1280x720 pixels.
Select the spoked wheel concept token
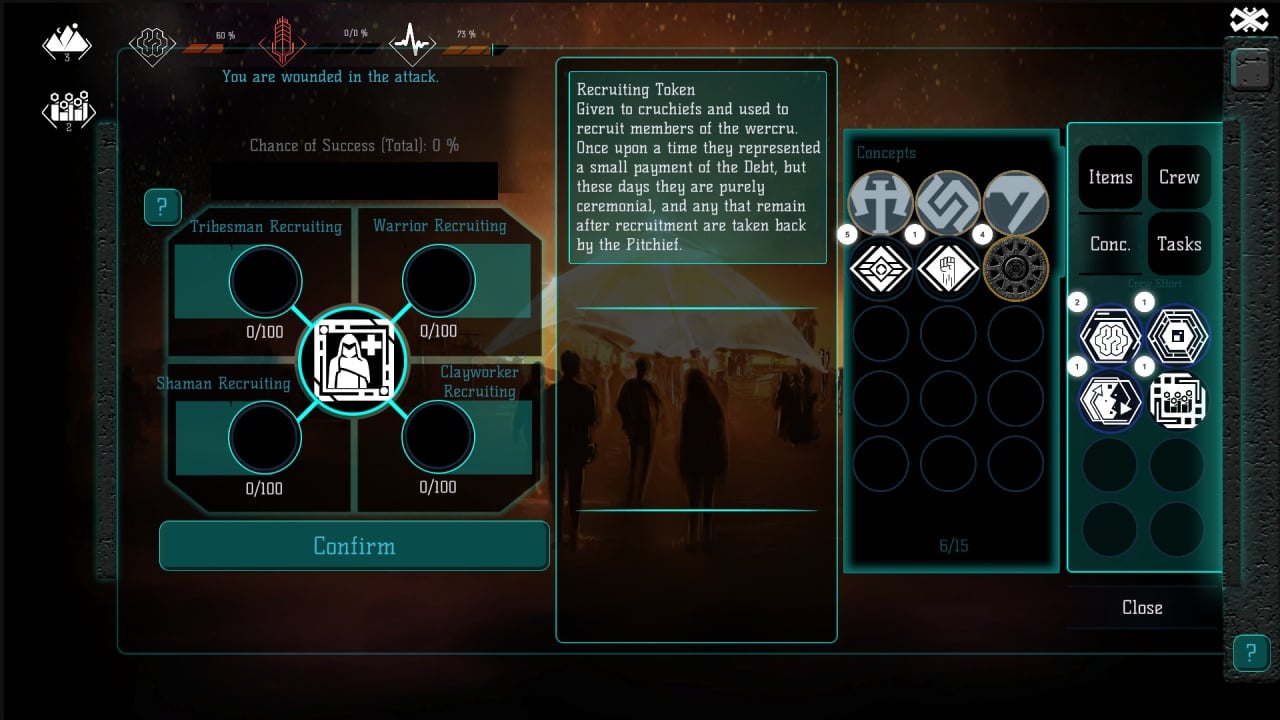[x=1015, y=268]
